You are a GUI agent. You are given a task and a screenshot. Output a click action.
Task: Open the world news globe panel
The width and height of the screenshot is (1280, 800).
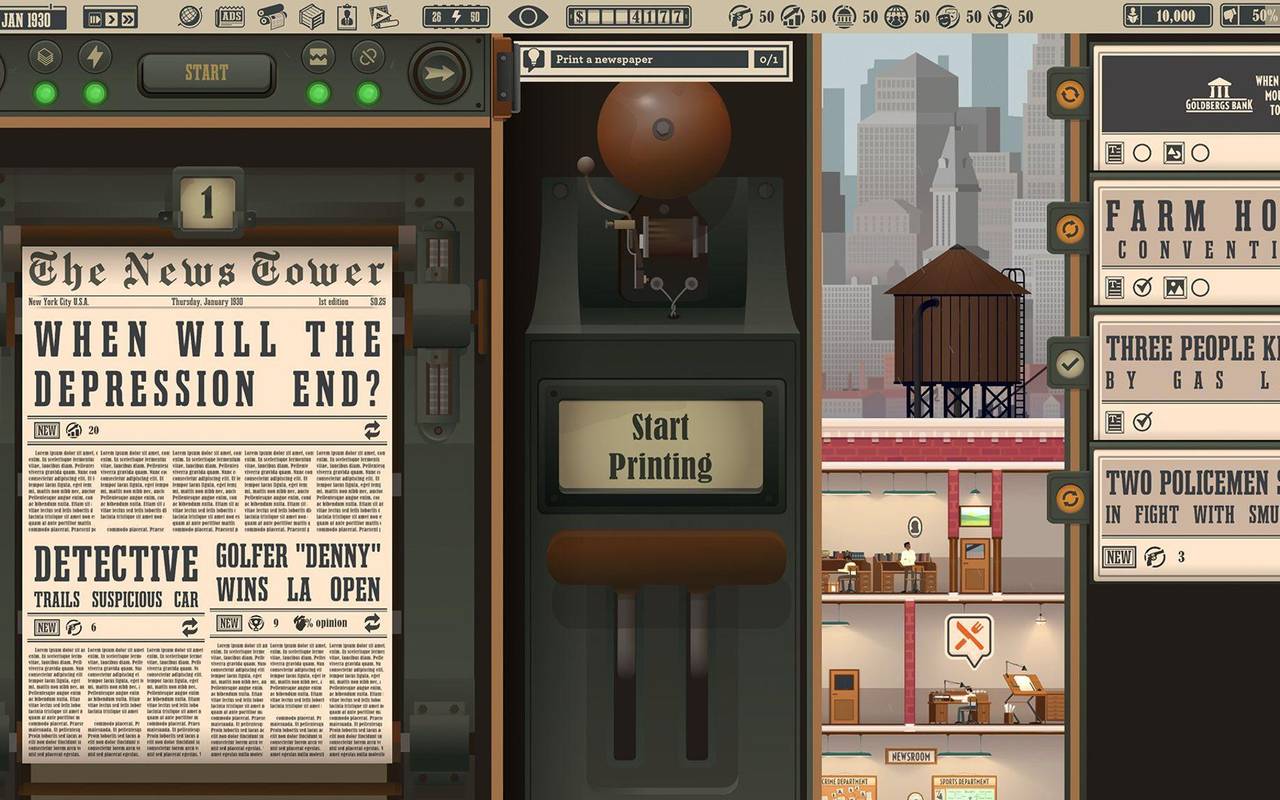tap(190, 14)
